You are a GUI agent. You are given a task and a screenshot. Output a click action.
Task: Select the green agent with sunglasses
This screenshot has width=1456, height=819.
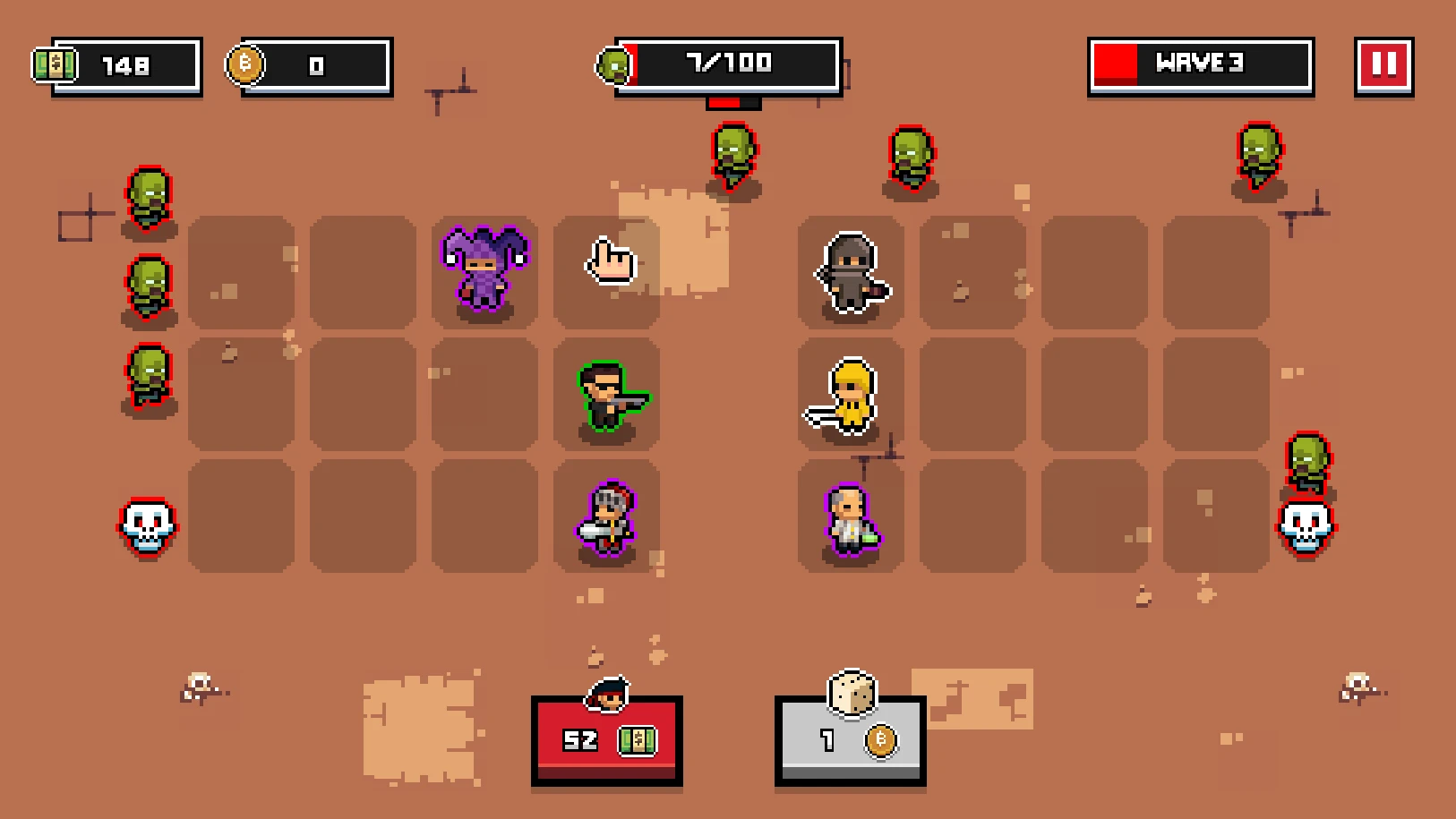click(607, 397)
